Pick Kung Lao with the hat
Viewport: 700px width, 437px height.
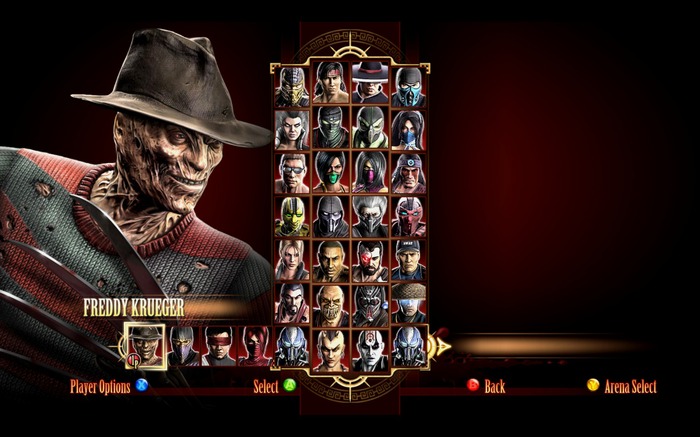370,84
